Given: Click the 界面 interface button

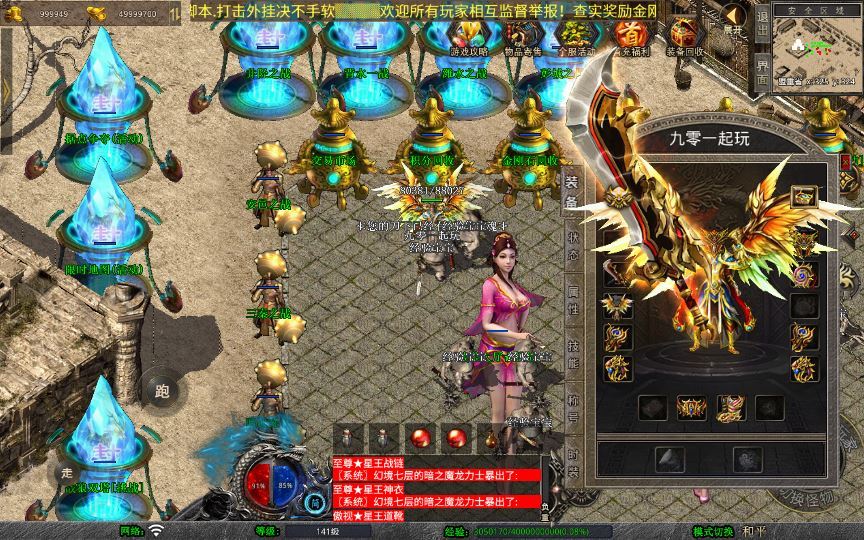Looking at the screenshot, I should point(762,74).
